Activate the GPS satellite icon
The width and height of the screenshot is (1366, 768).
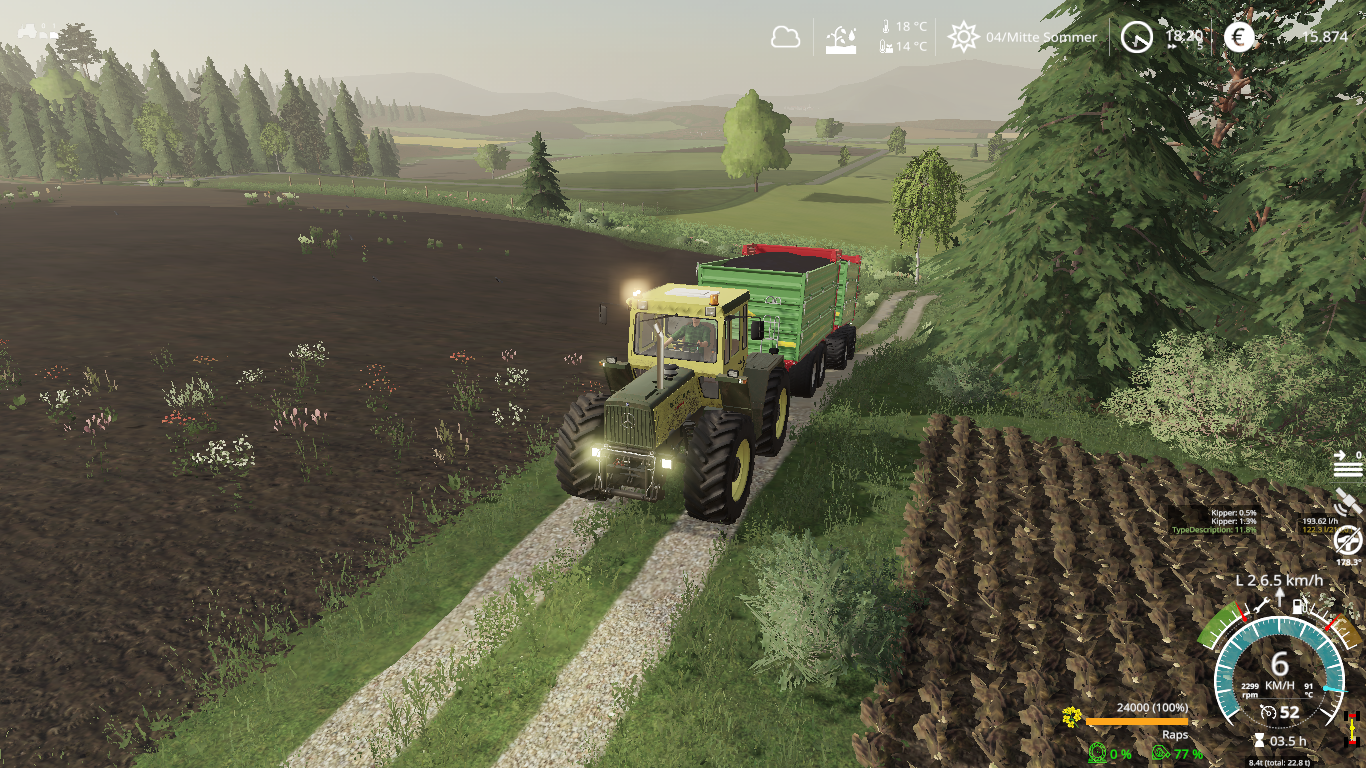click(1348, 499)
